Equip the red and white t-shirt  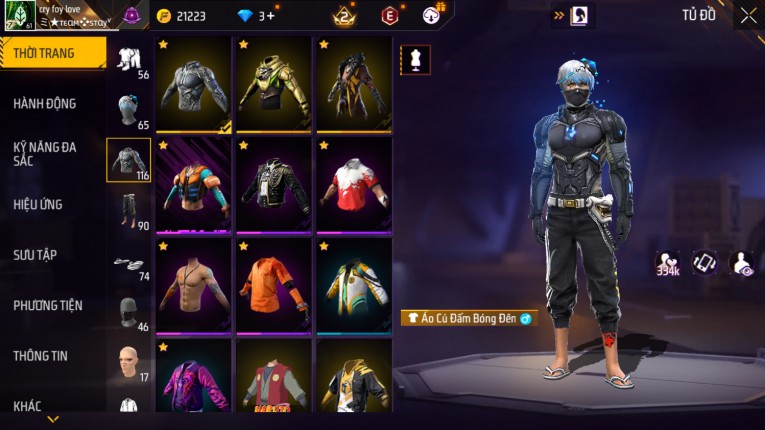(355, 185)
